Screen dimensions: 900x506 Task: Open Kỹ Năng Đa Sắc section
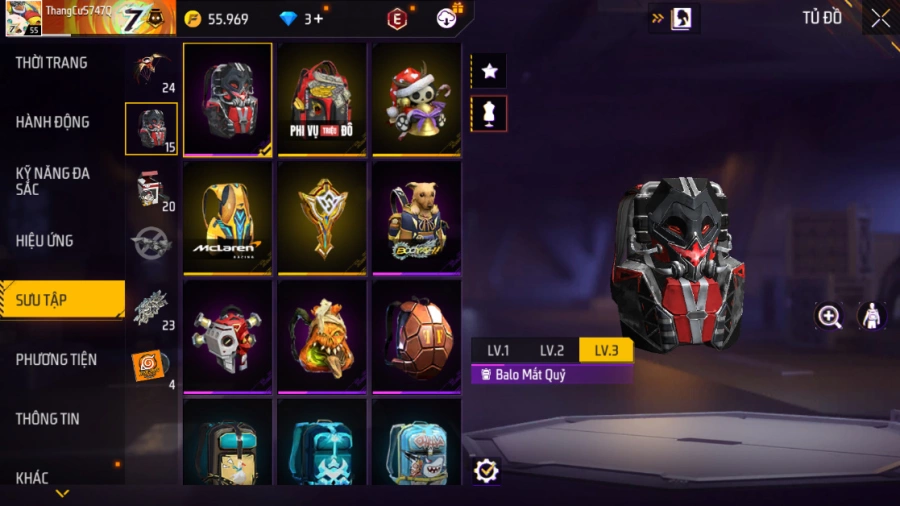click(x=53, y=181)
